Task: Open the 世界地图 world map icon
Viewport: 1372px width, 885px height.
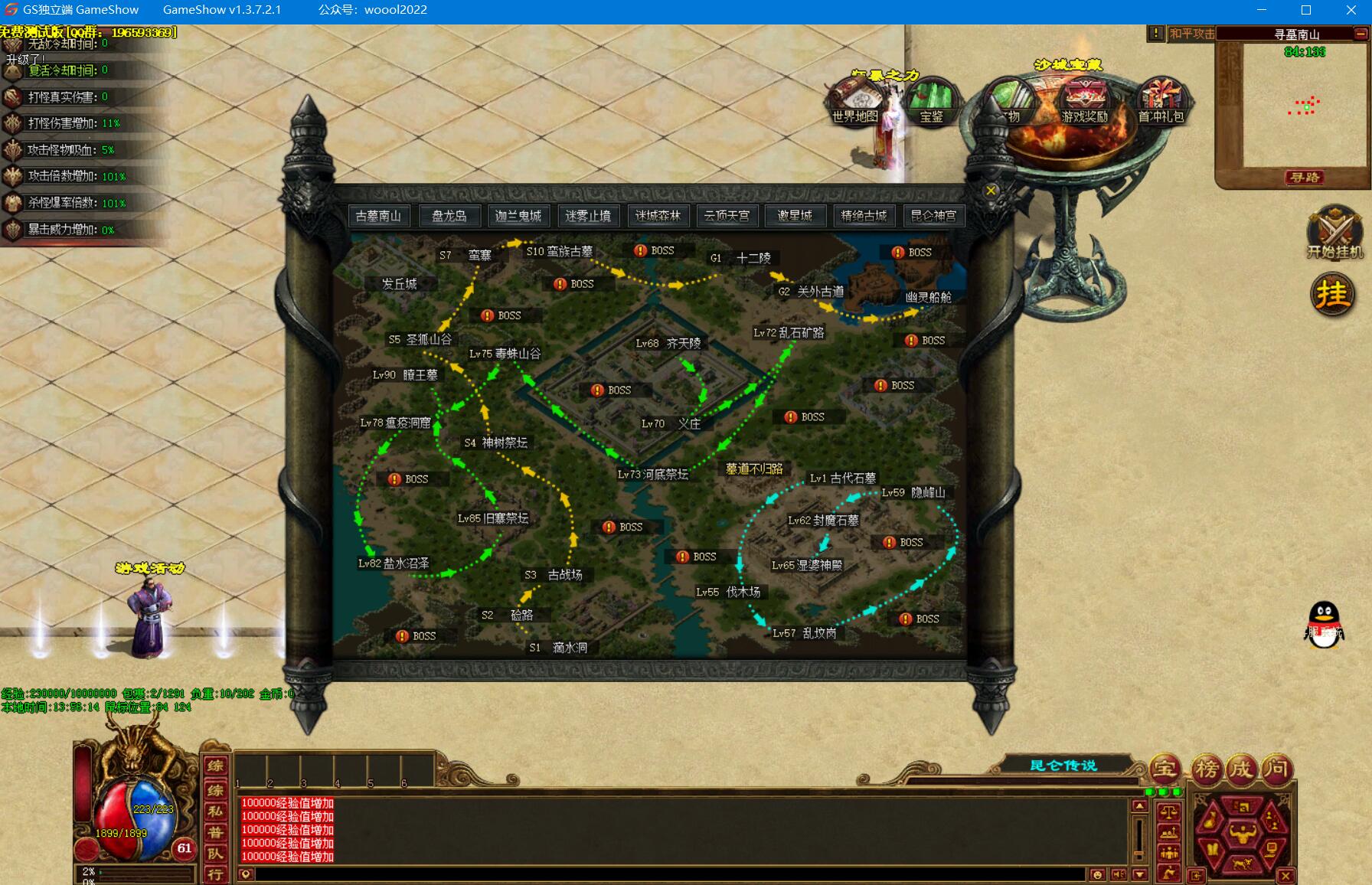Action: [x=854, y=100]
